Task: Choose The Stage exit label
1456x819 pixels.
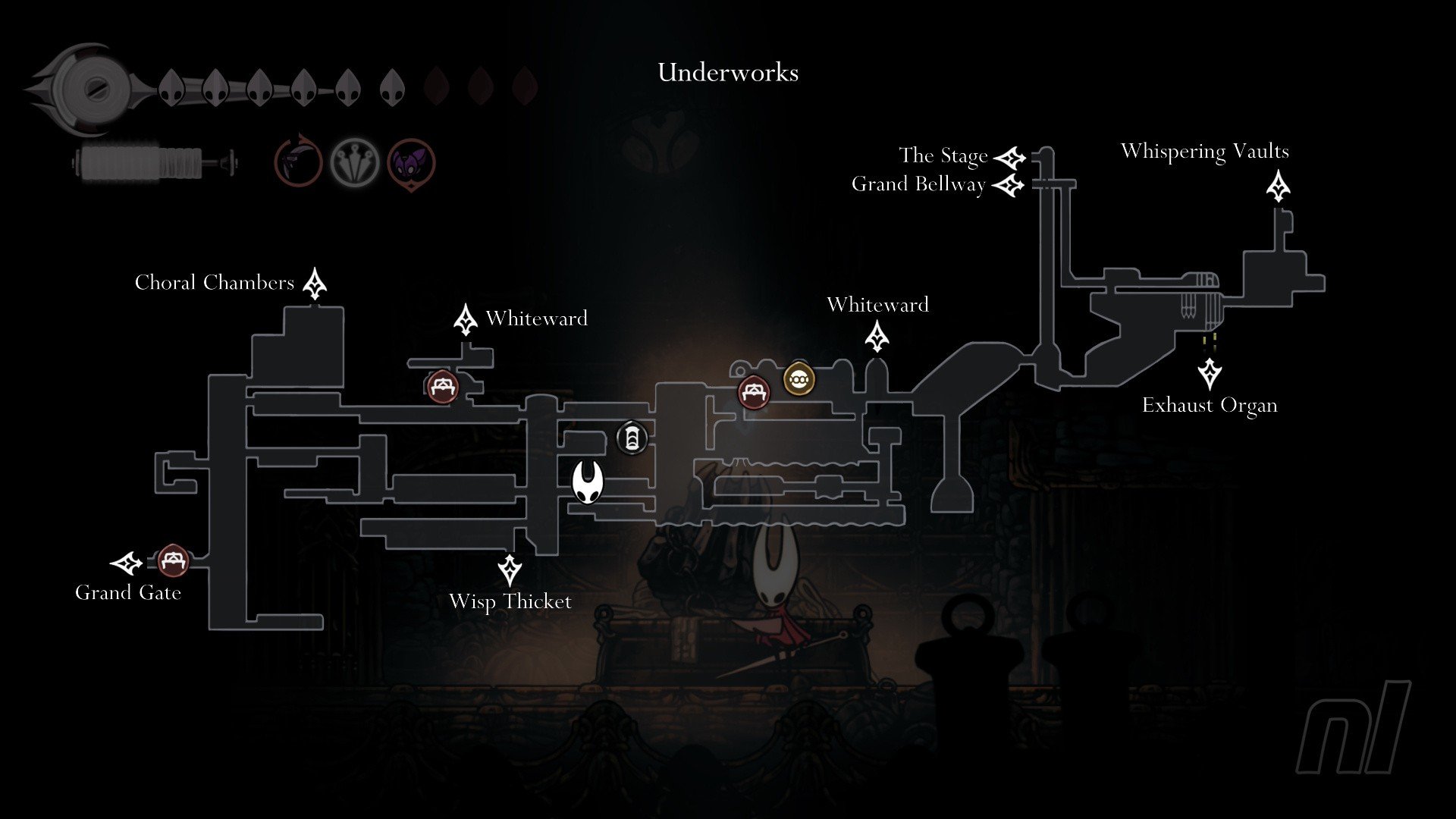Action: (943, 155)
